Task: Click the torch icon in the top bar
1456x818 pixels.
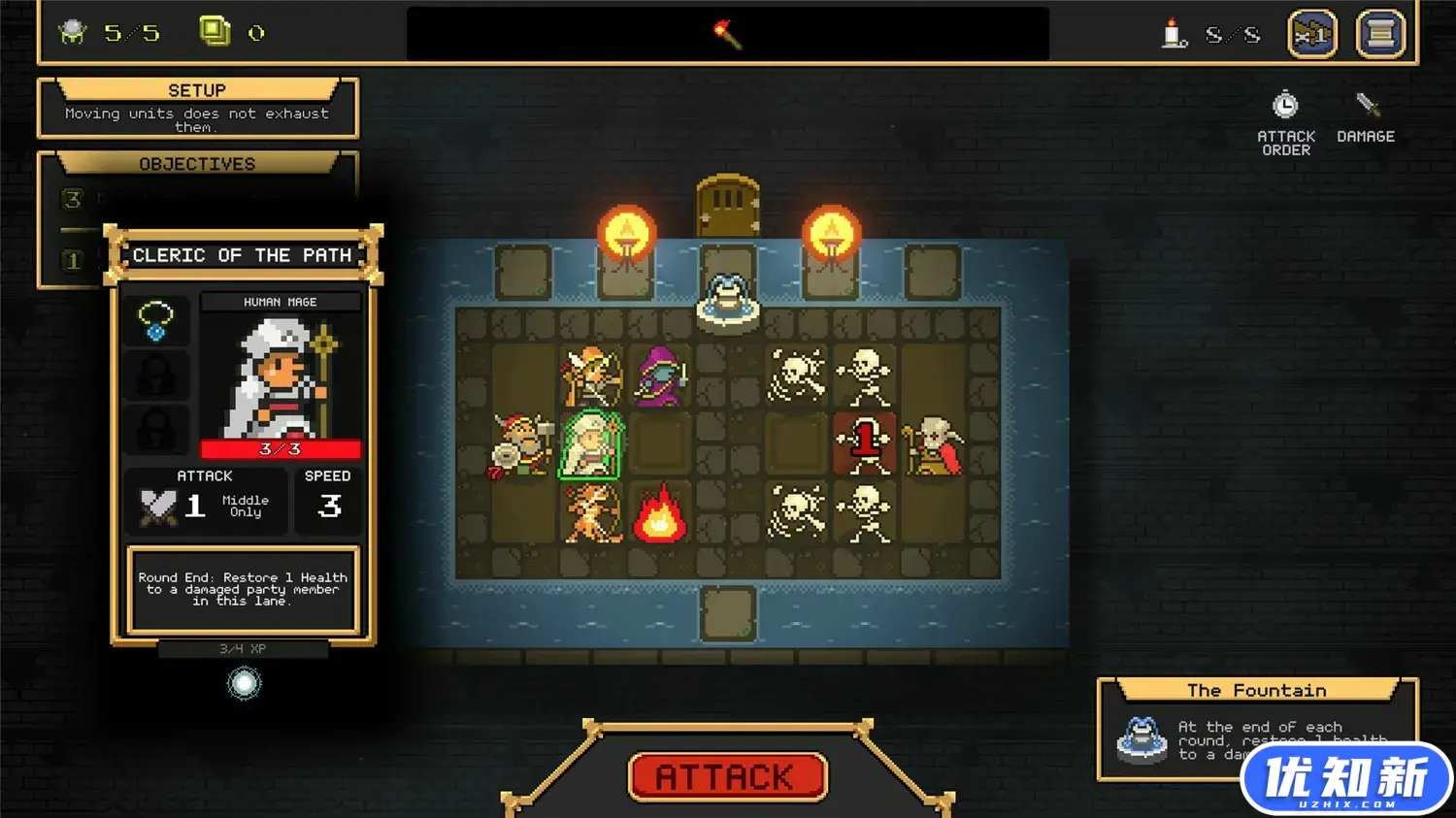Action: coord(727,35)
